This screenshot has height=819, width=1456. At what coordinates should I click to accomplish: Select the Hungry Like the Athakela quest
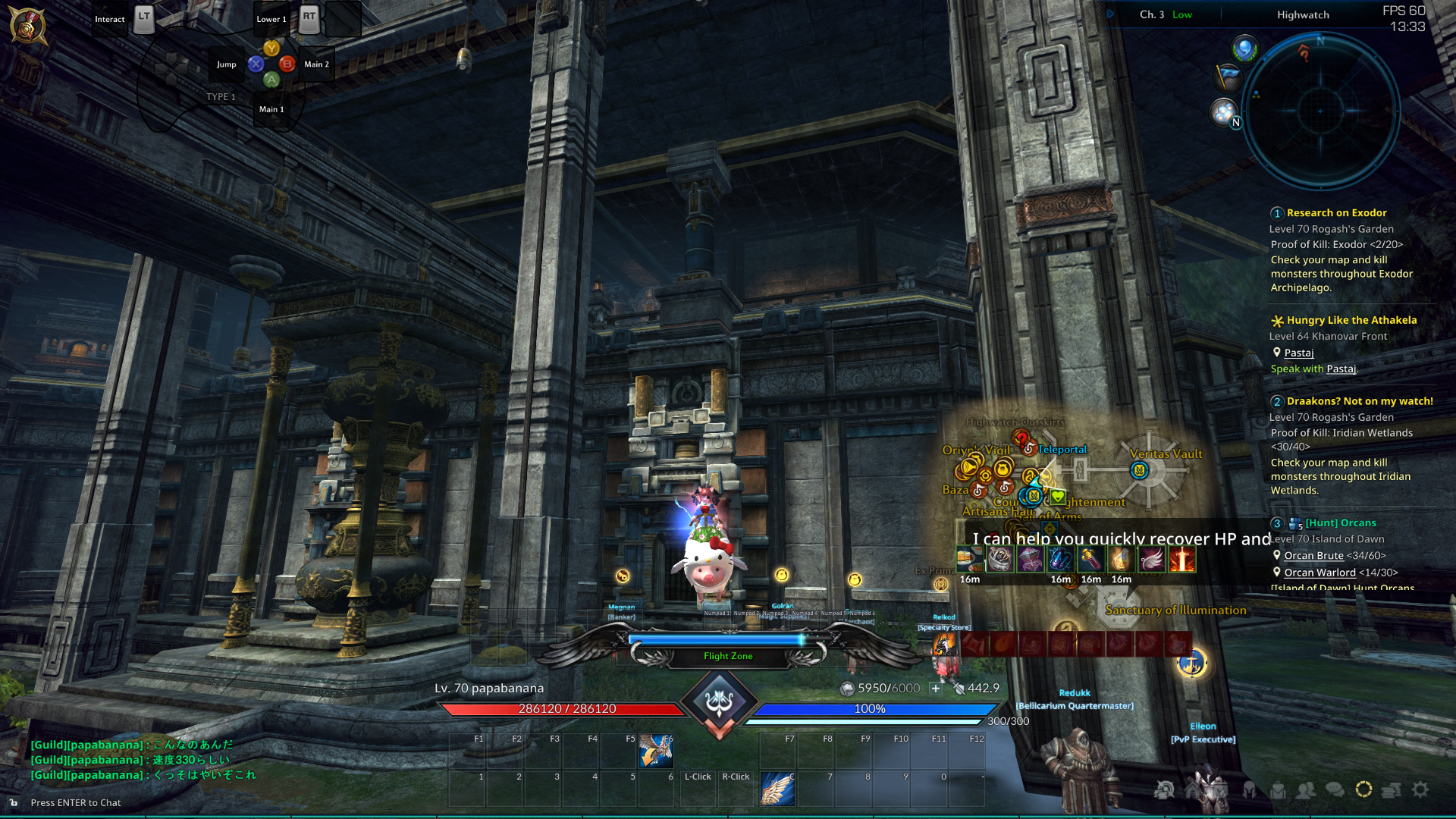pos(1351,320)
